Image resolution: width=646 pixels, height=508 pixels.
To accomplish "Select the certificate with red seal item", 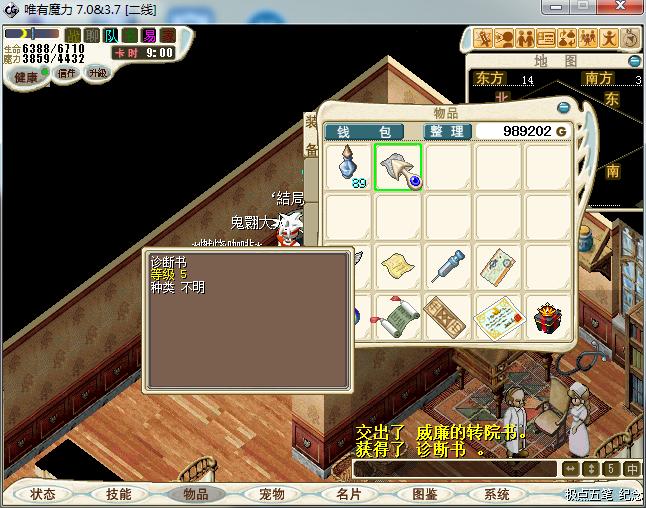I will point(498,317).
